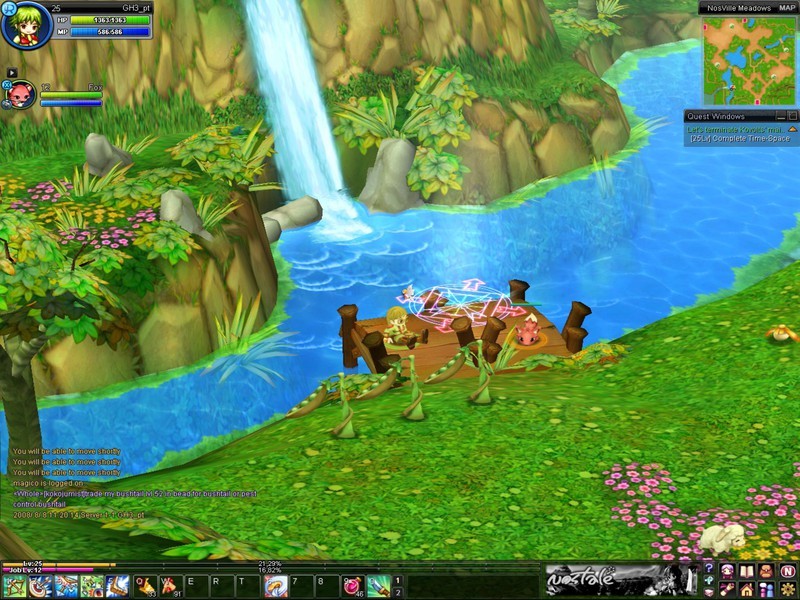800x600 pixels.
Task: Open the full map with the MAP button
Action: coord(783,8)
